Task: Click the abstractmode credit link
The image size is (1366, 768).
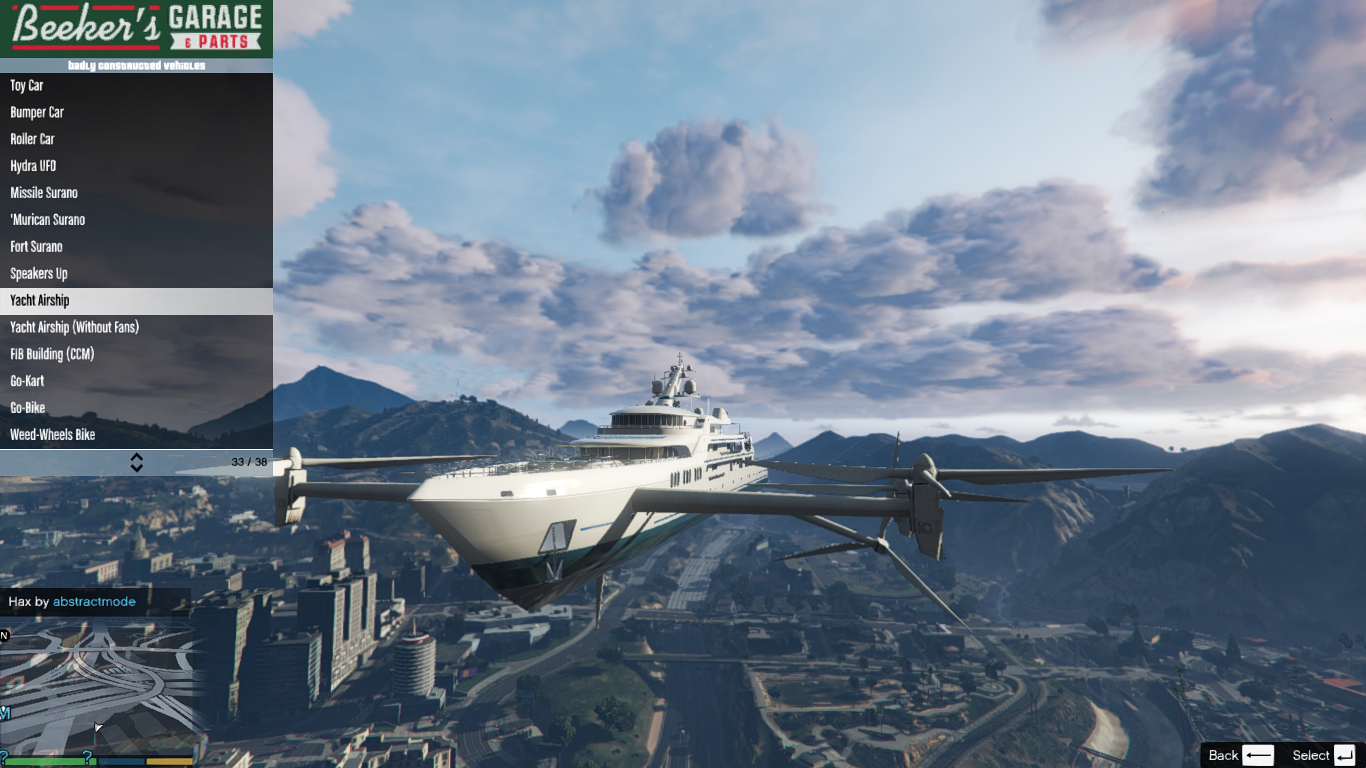Action: point(94,602)
